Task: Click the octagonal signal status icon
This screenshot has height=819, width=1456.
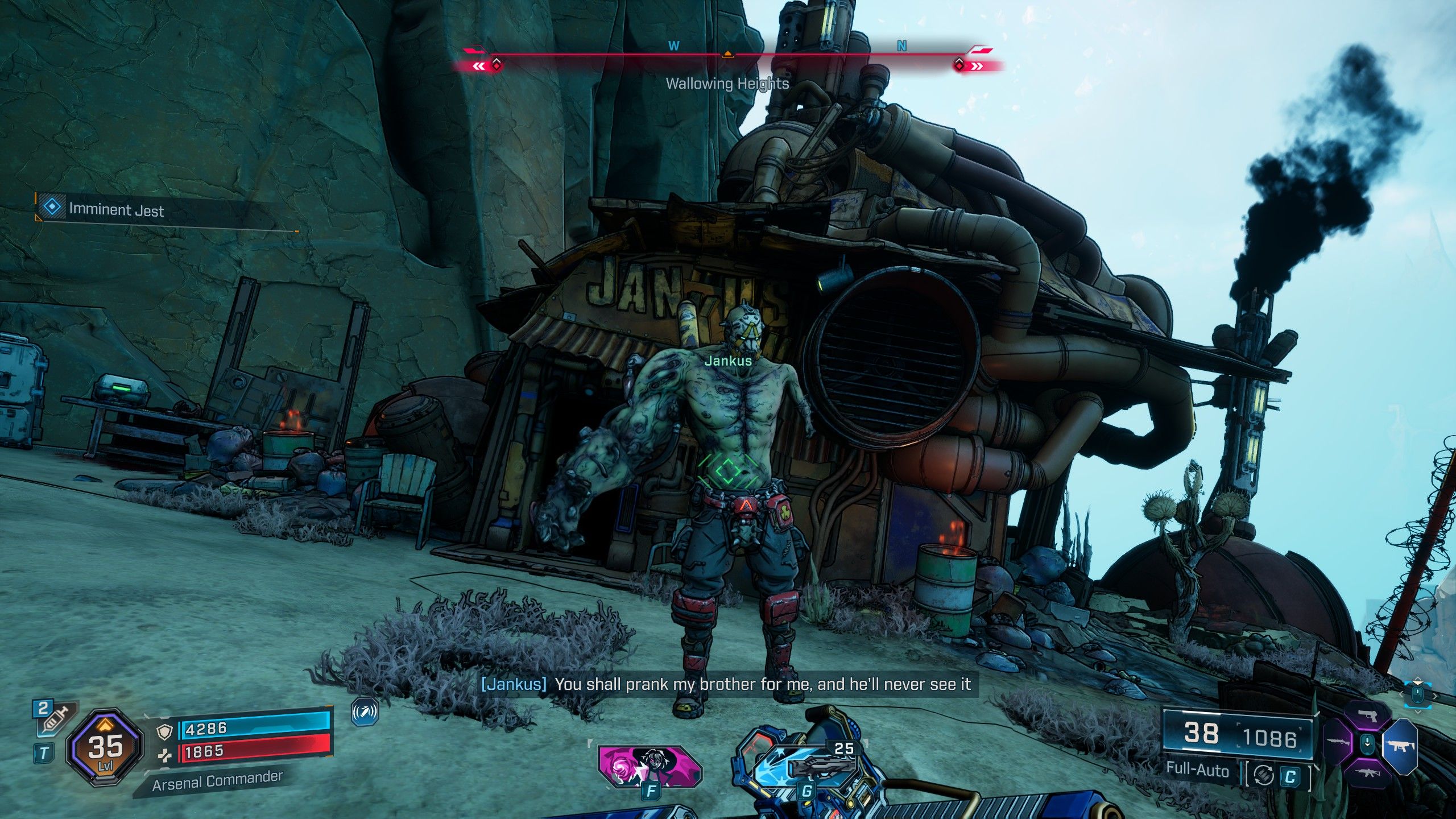Action: 365,712
